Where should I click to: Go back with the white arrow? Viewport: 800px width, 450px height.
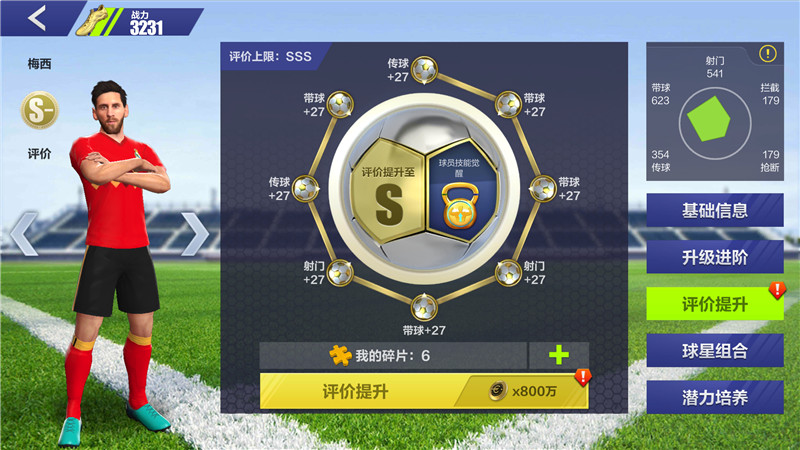tap(39, 18)
